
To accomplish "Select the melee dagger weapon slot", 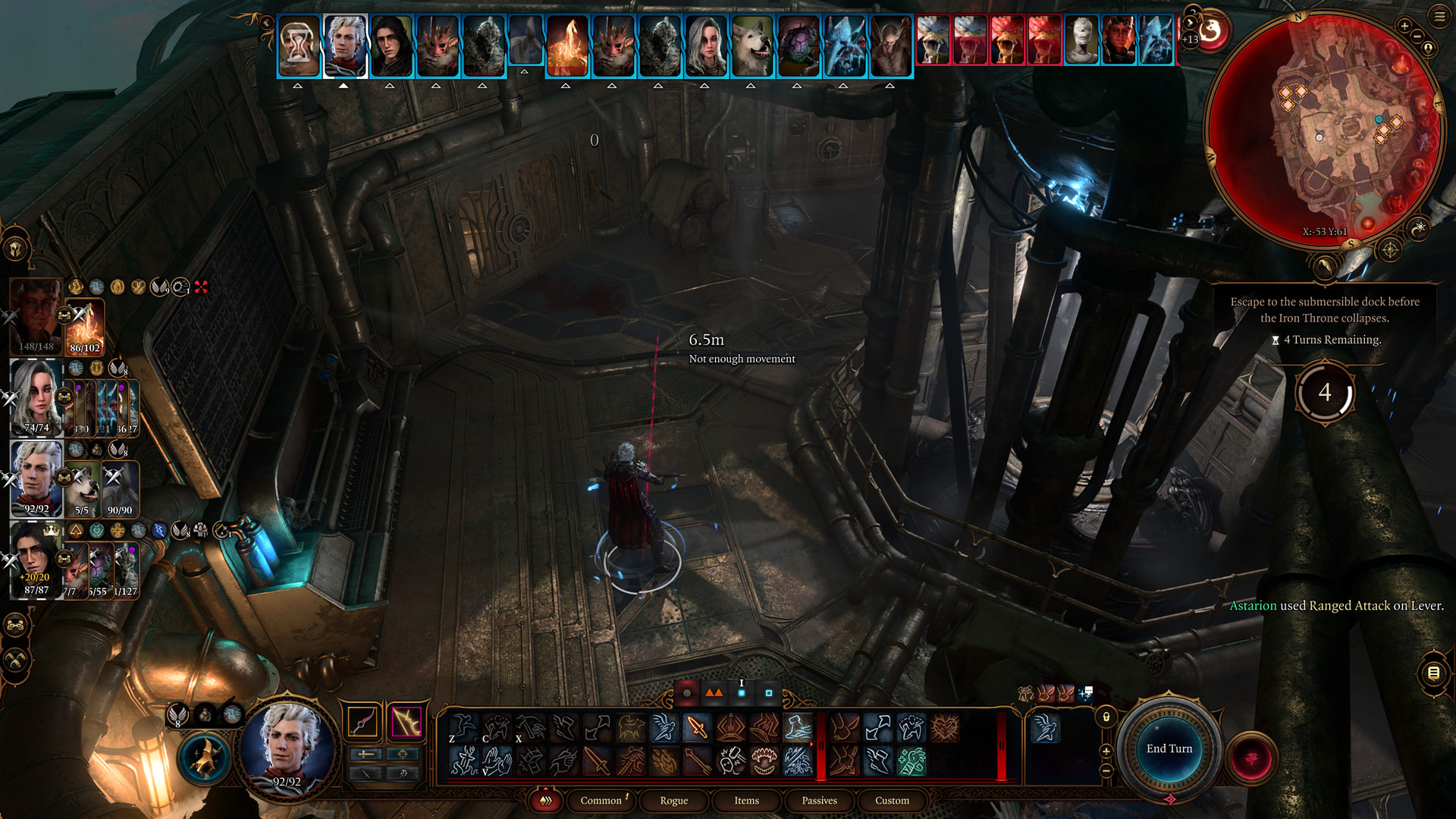I will [362, 721].
